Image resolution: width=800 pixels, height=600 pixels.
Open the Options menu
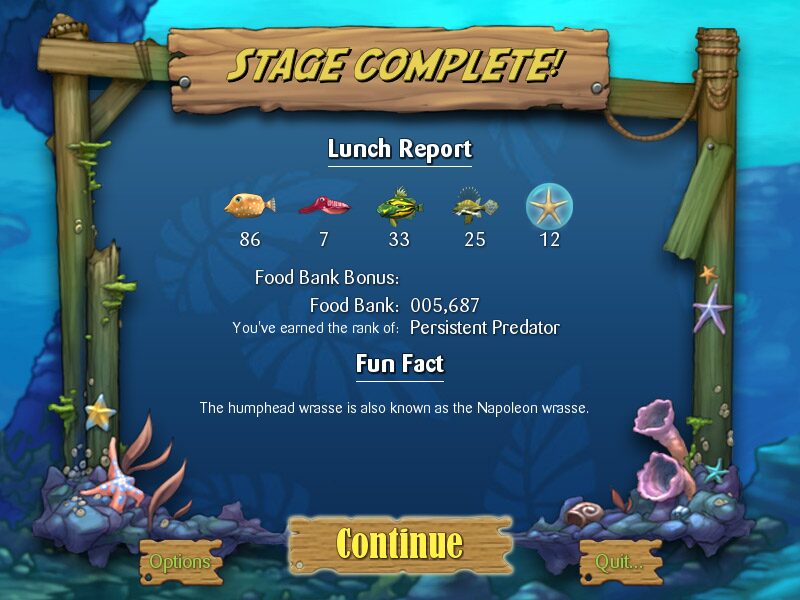point(180,562)
